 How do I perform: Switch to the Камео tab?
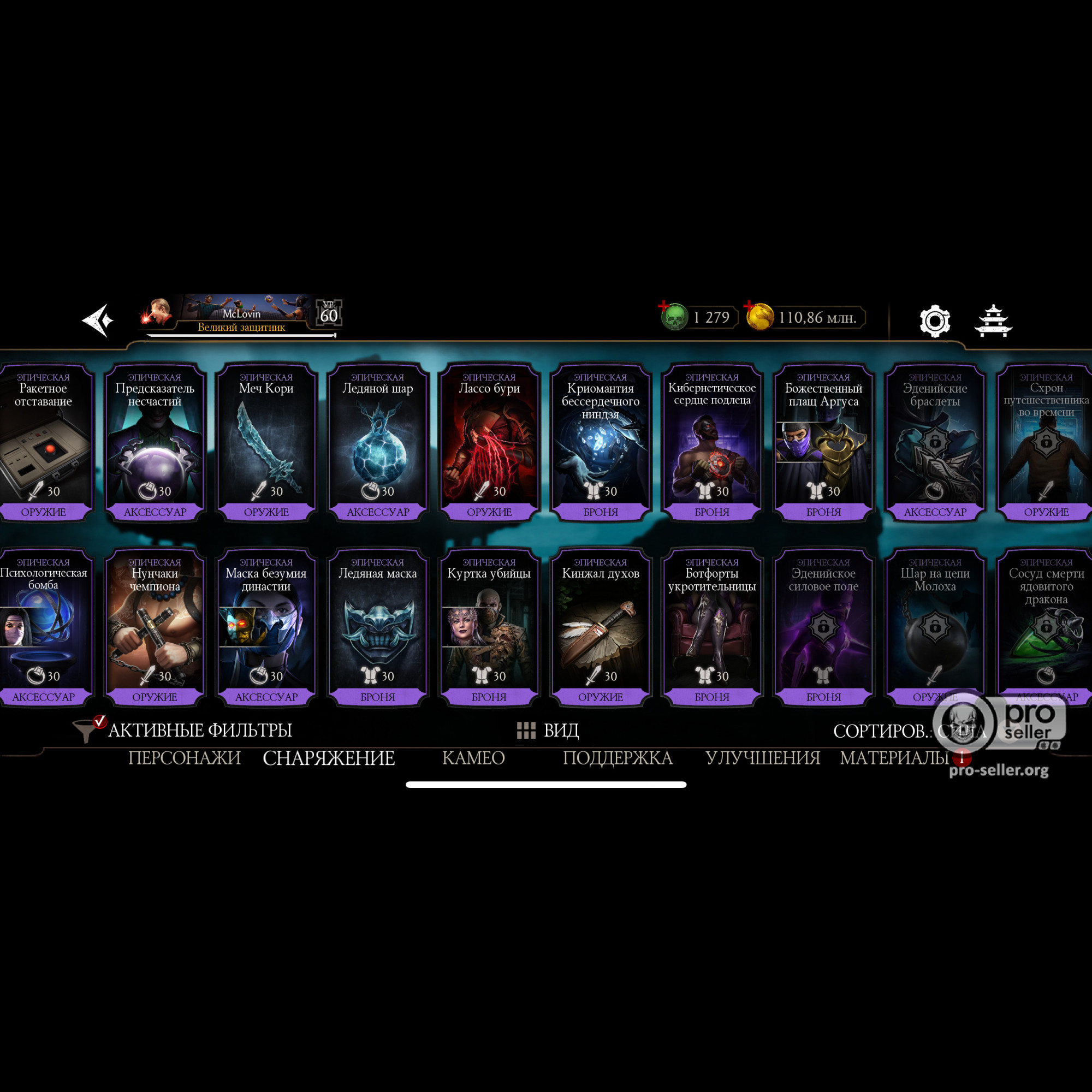[473, 758]
